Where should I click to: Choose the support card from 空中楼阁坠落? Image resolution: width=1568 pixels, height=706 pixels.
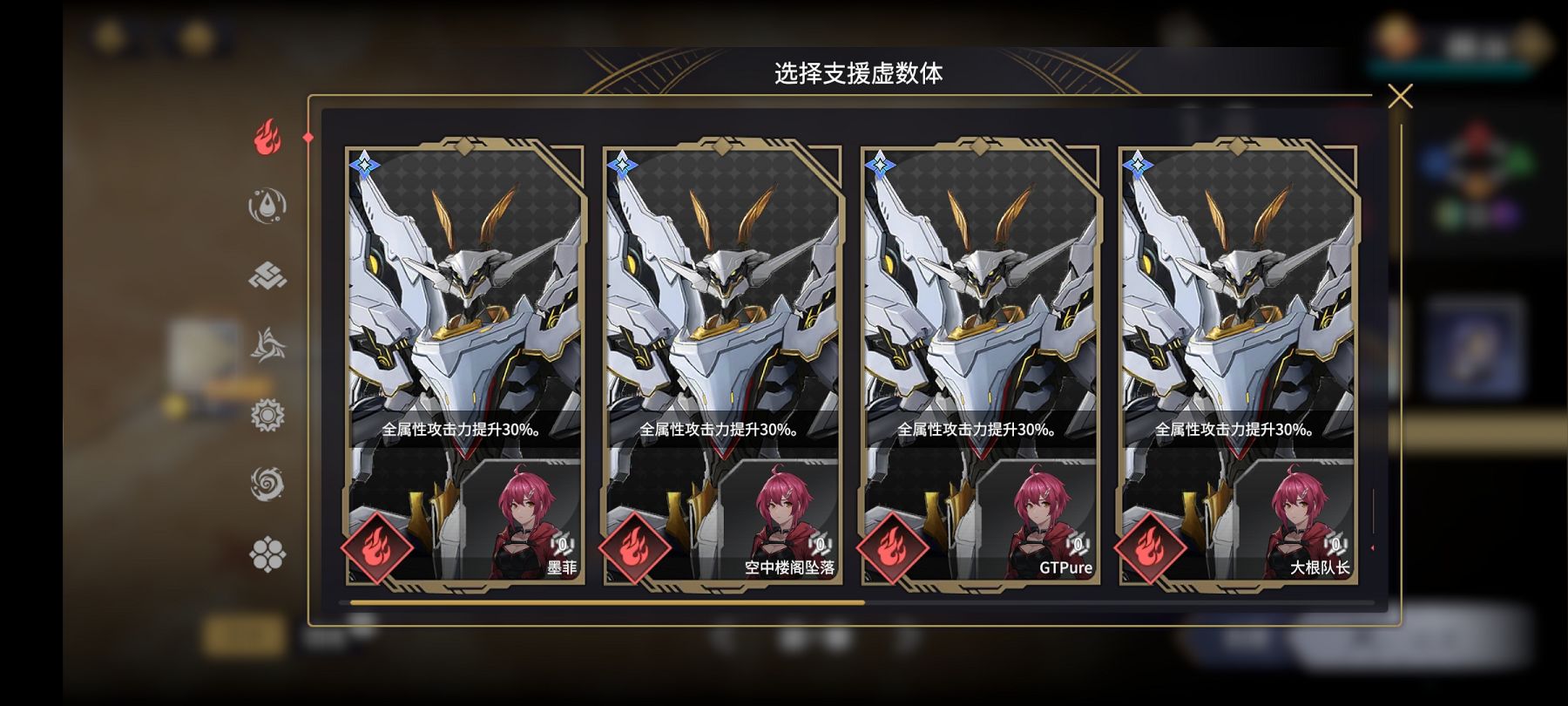[x=722, y=362]
